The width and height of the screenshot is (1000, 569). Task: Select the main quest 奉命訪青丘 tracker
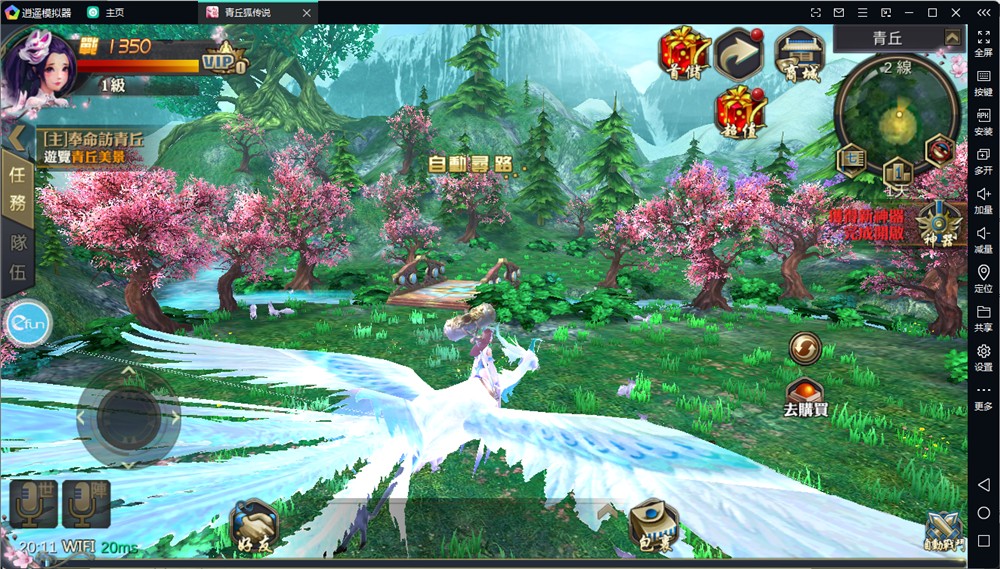92,148
